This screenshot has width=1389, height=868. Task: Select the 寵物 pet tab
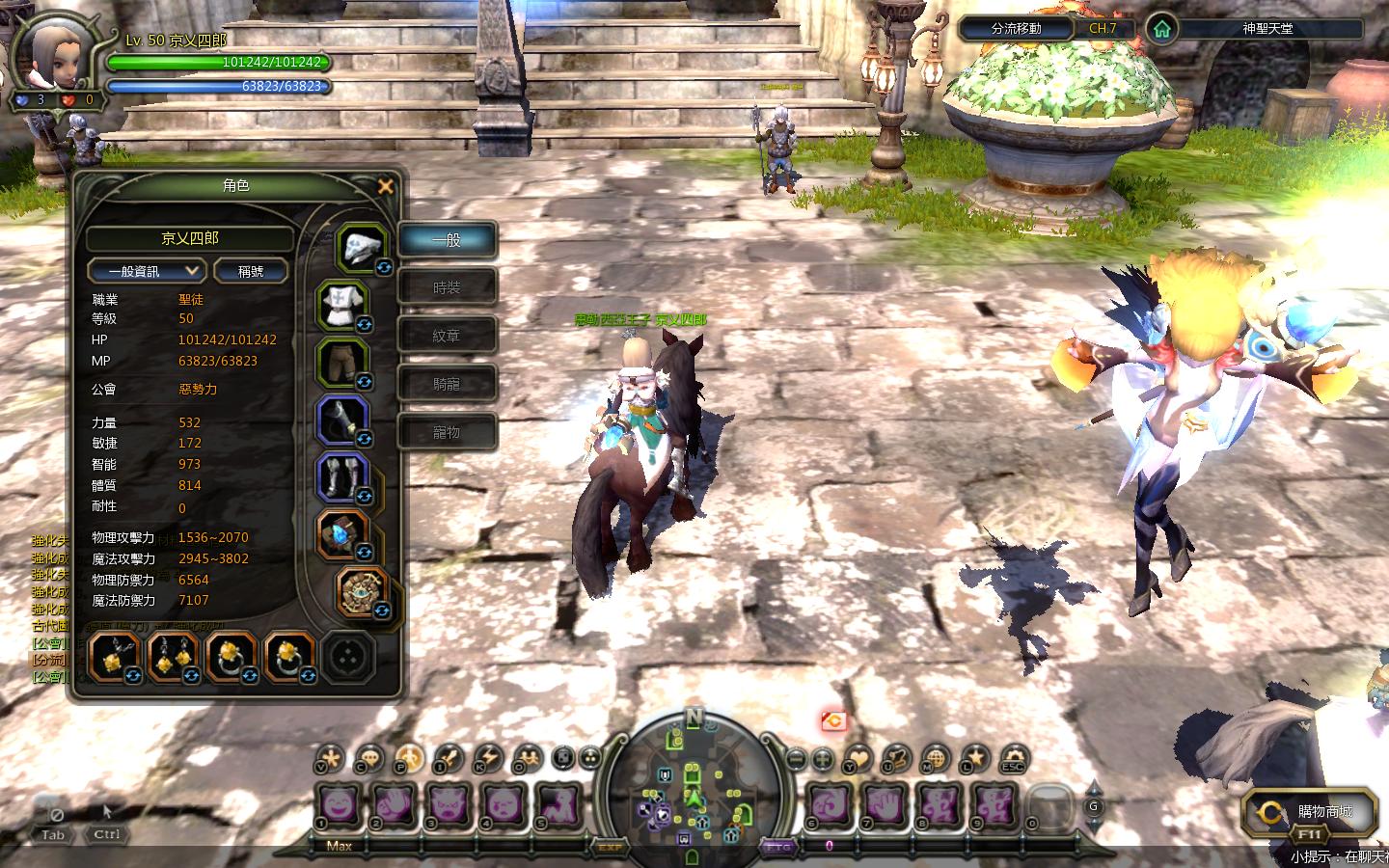447,432
